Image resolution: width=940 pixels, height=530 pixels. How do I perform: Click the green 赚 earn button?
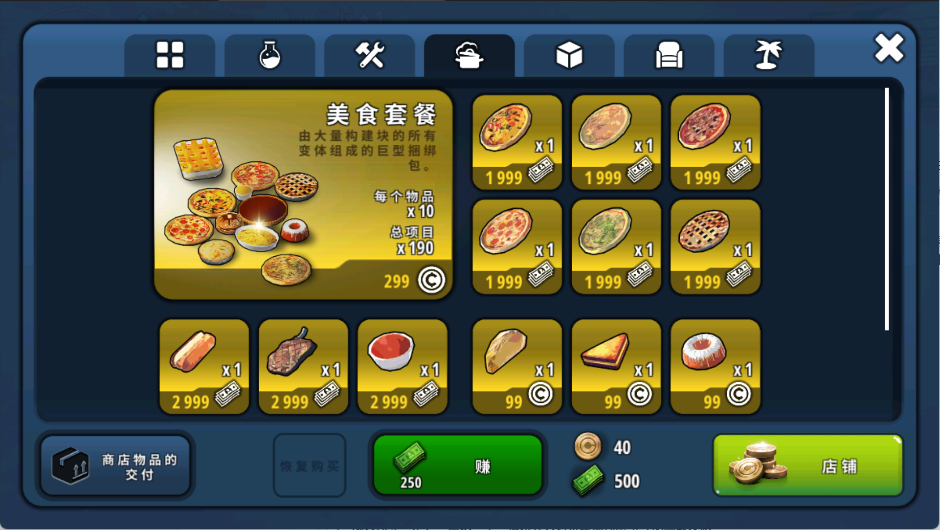tap(458, 465)
